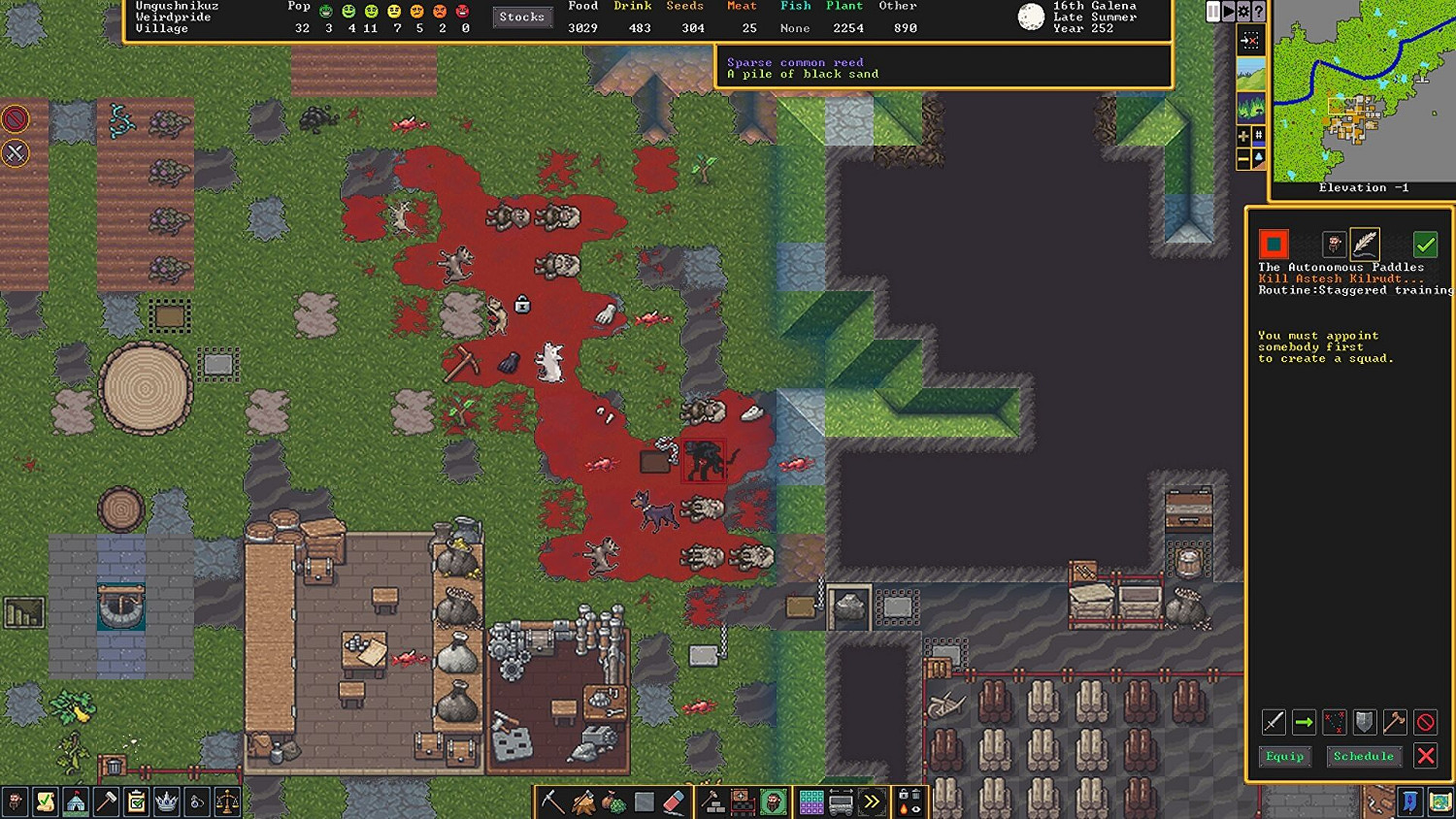Toggle the squad order green checkmark
Viewport: 1456px width, 819px height.
[1426, 244]
